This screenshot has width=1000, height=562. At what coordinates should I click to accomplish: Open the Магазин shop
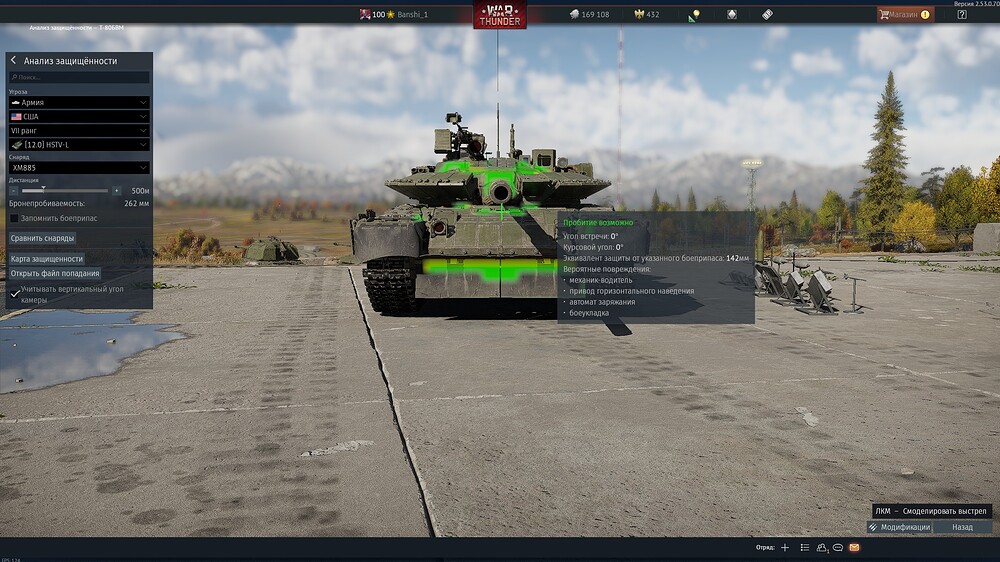click(905, 14)
